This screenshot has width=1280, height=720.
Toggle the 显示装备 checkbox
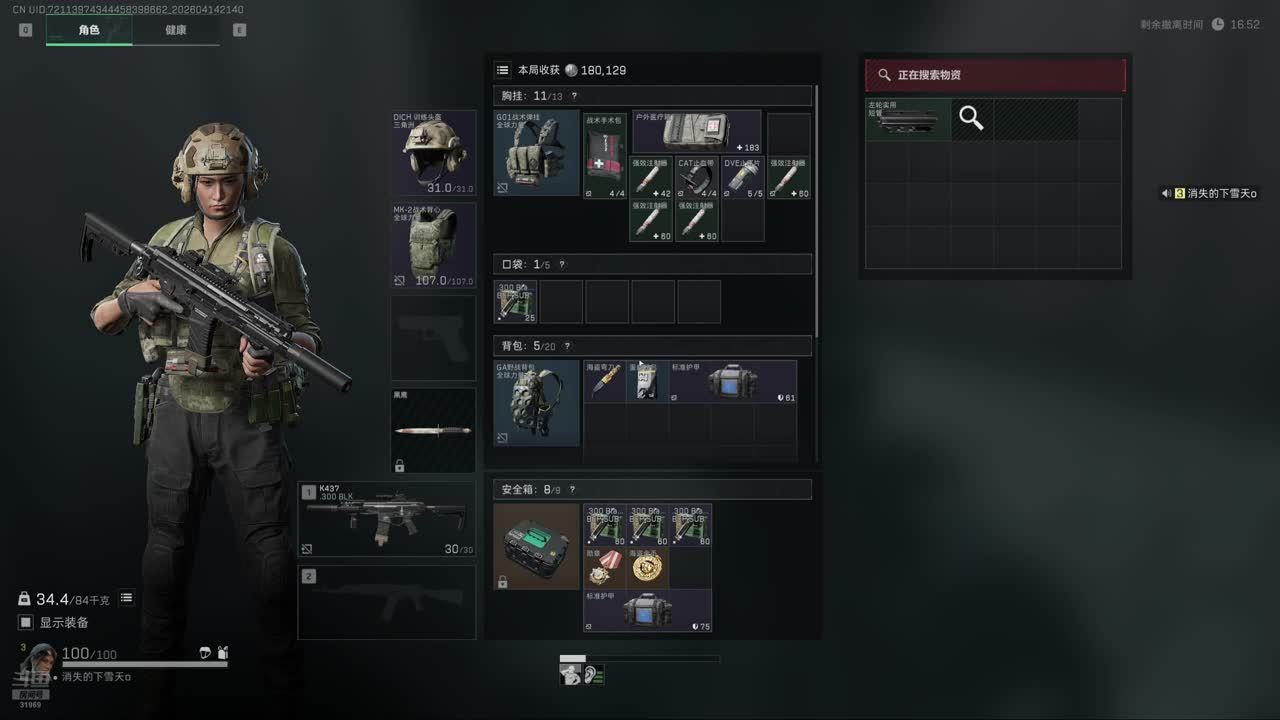point(26,623)
